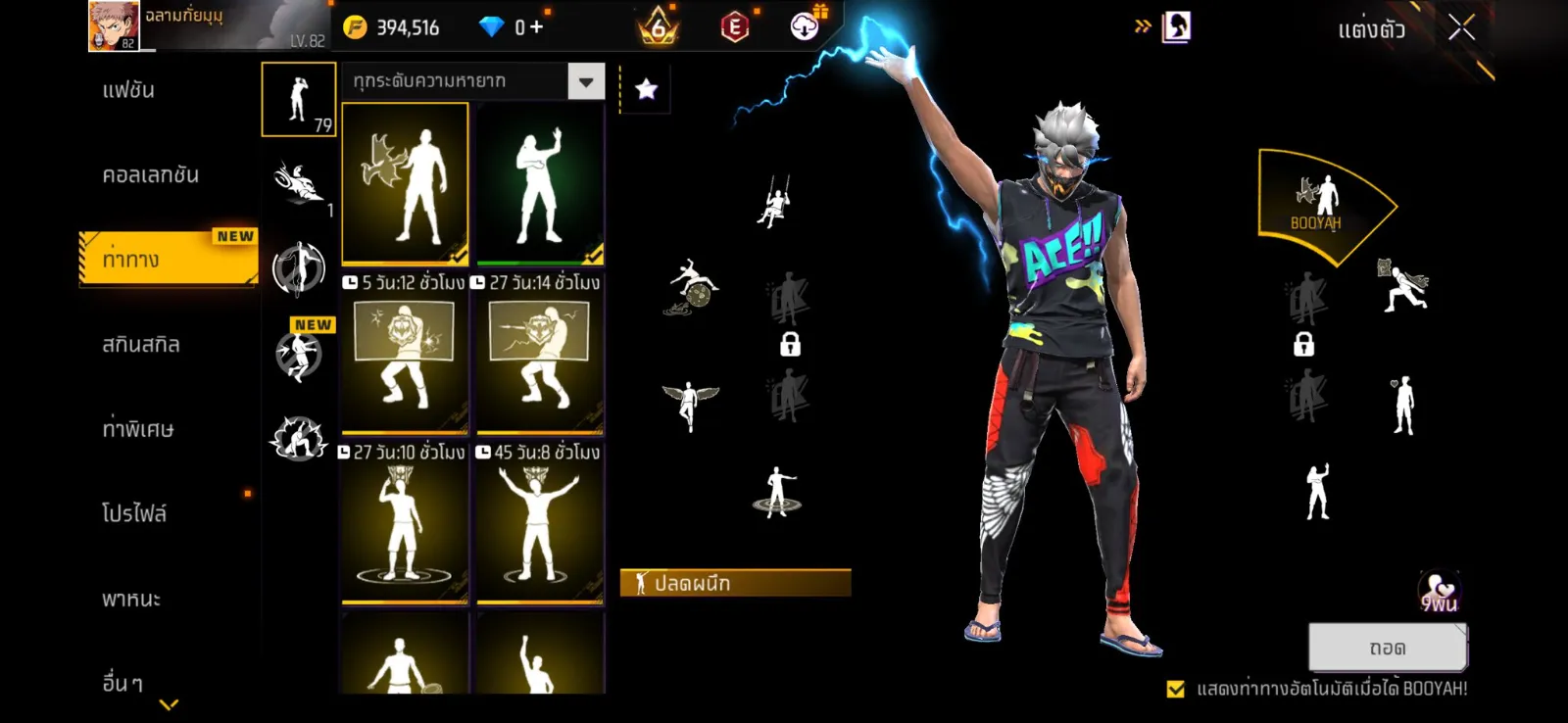Go to the โปรไฟล์ profile section
The image size is (1568, 723).
134,513
